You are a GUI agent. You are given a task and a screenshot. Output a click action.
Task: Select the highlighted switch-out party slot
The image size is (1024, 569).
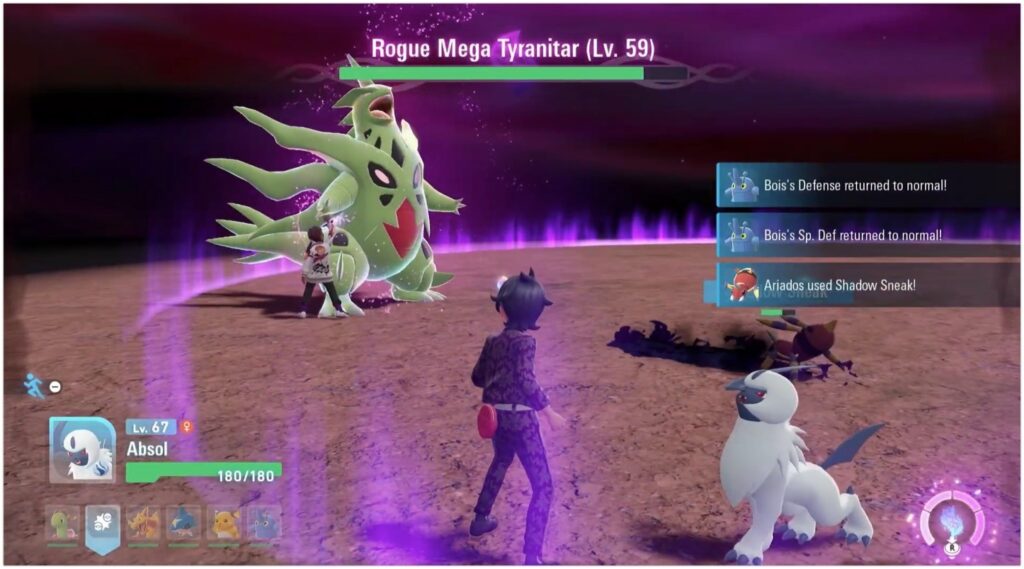[102, 523]
